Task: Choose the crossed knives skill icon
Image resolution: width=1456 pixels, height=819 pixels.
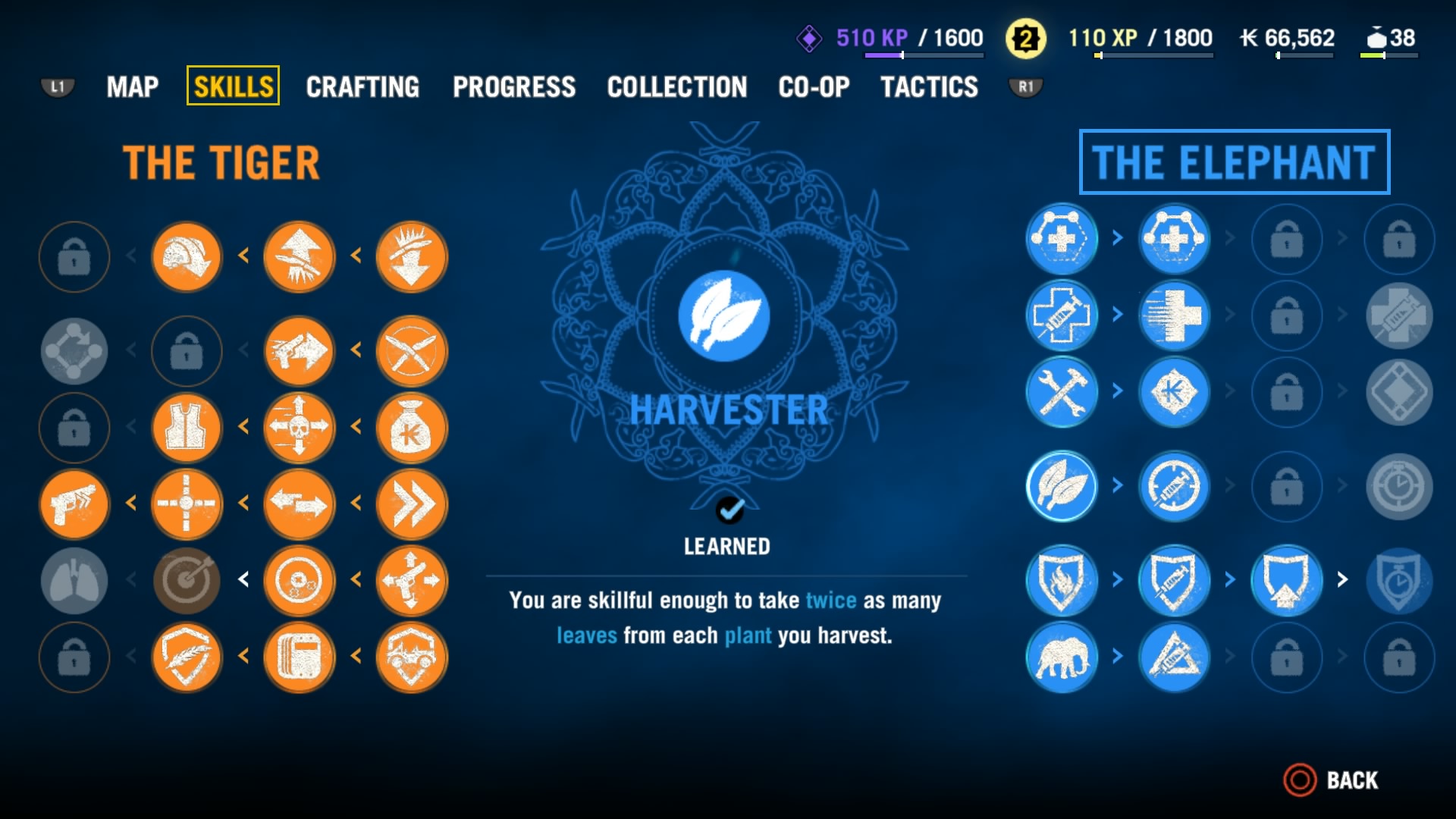Action: [412, 351]
